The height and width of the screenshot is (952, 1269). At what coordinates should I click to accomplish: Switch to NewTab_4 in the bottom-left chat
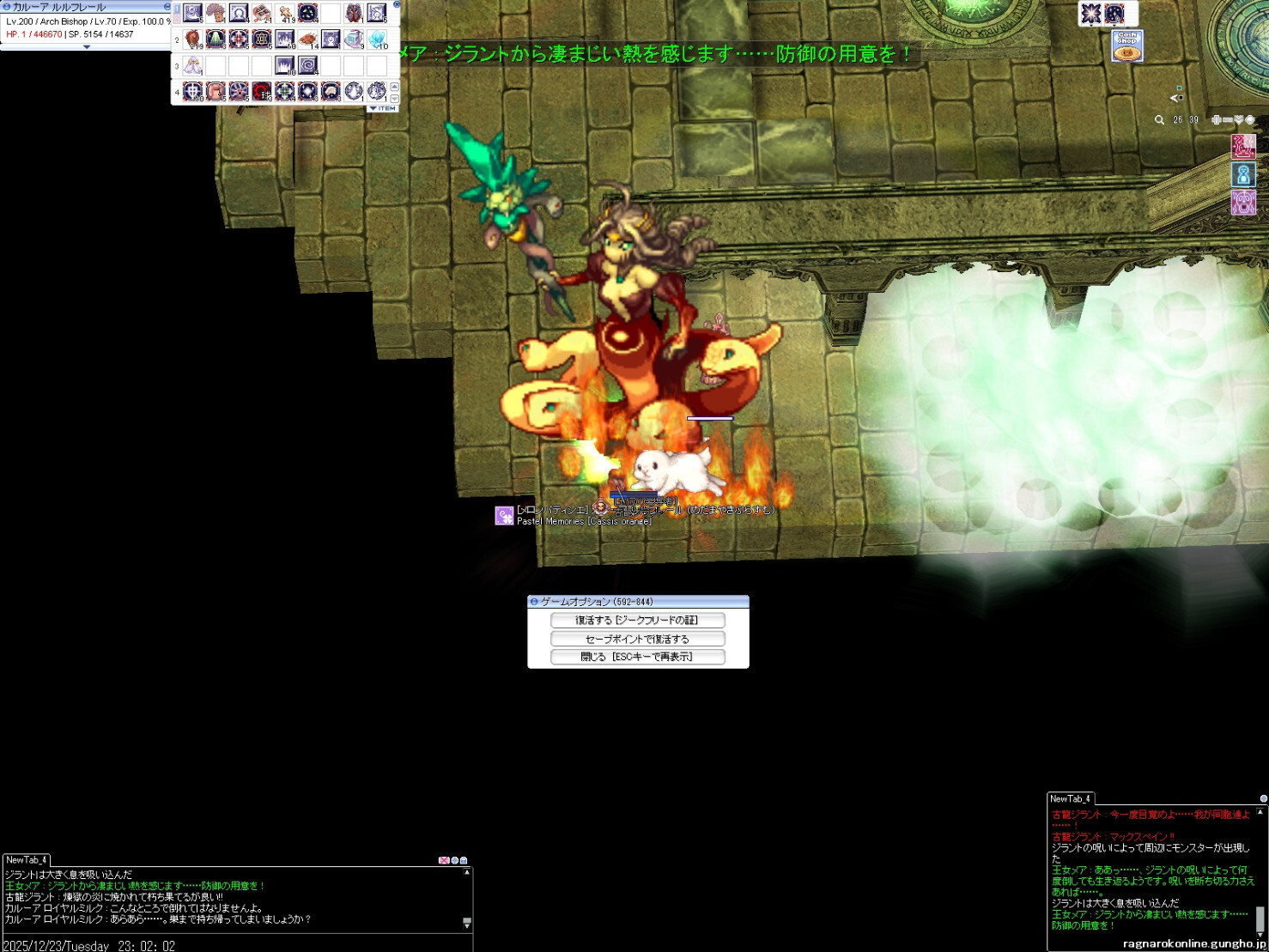tap(26, 859)
